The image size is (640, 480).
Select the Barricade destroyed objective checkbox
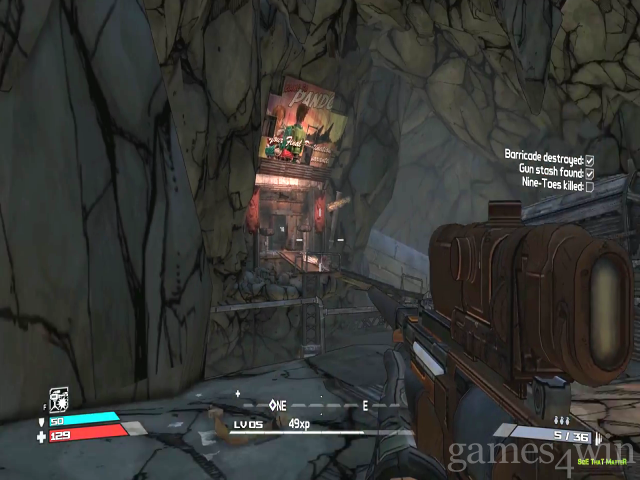(590, 160)
